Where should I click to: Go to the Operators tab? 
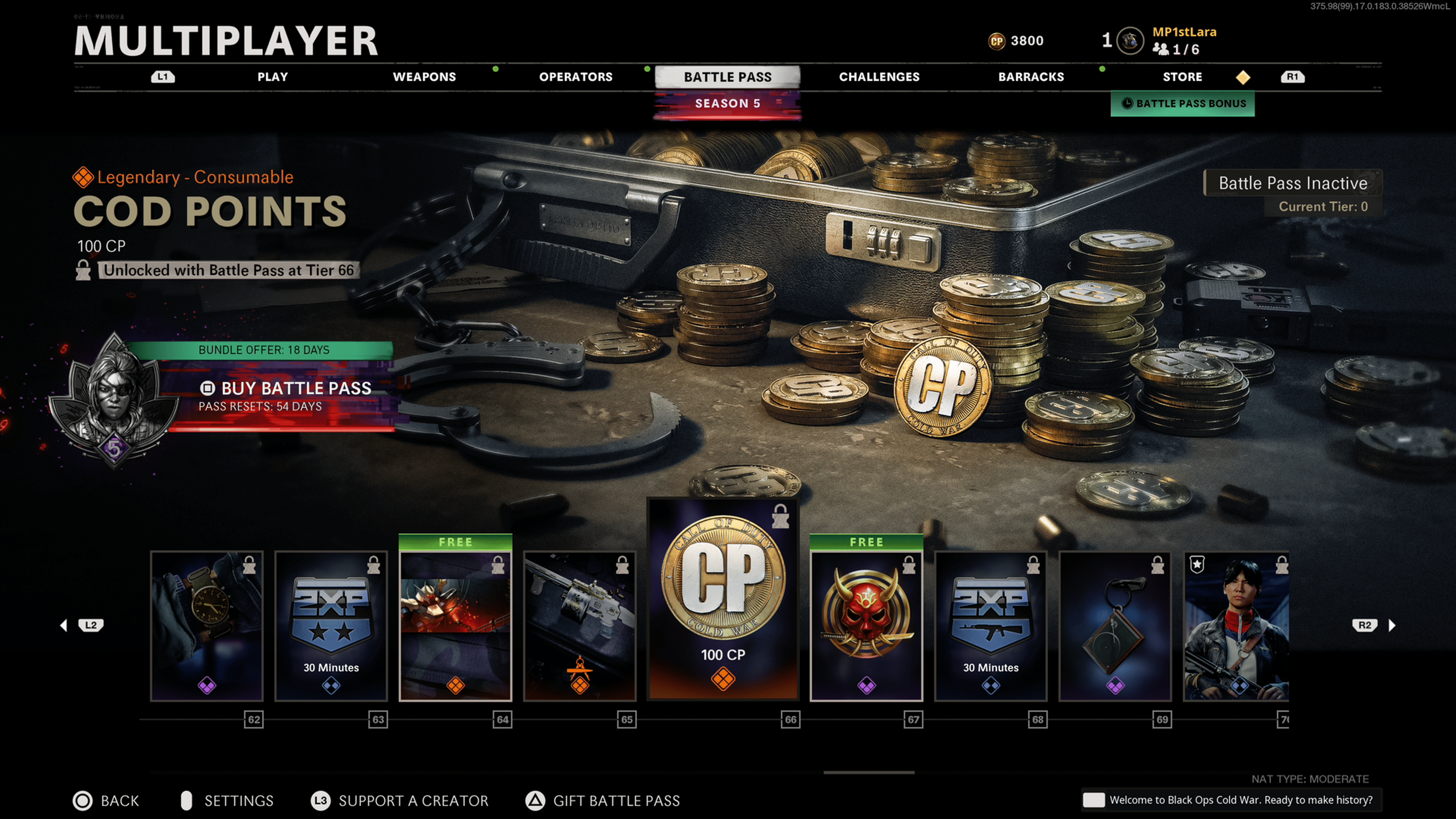click(576, 77)
